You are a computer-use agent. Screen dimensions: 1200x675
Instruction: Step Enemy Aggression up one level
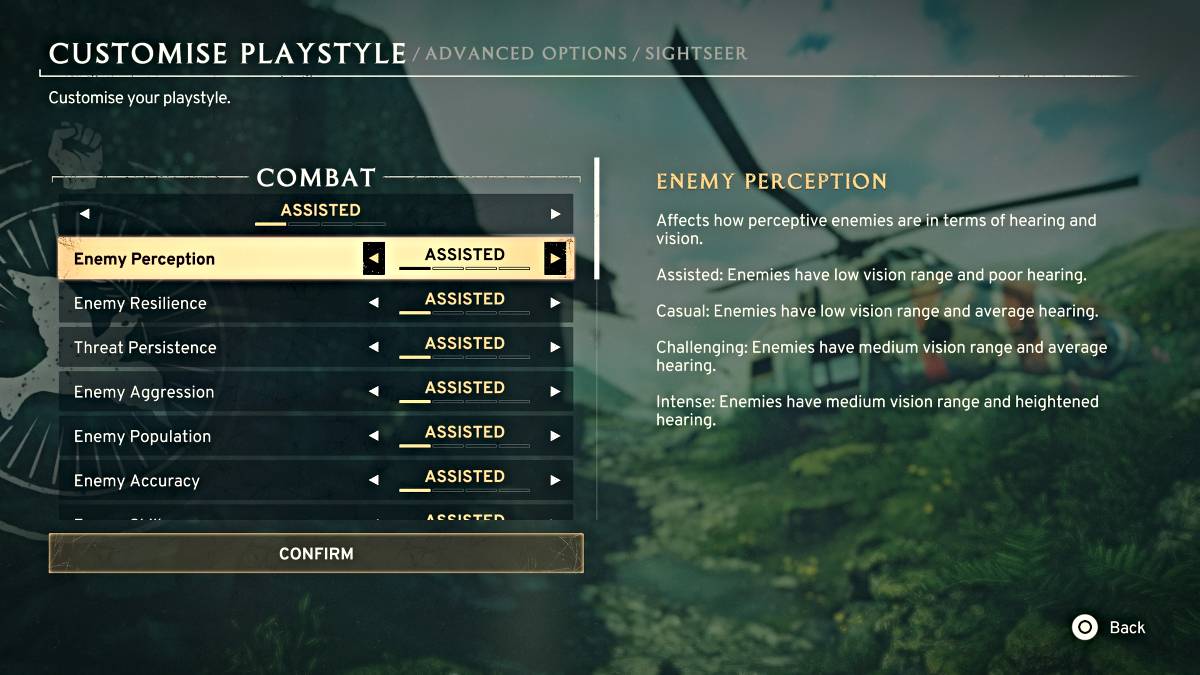[555, 392]
